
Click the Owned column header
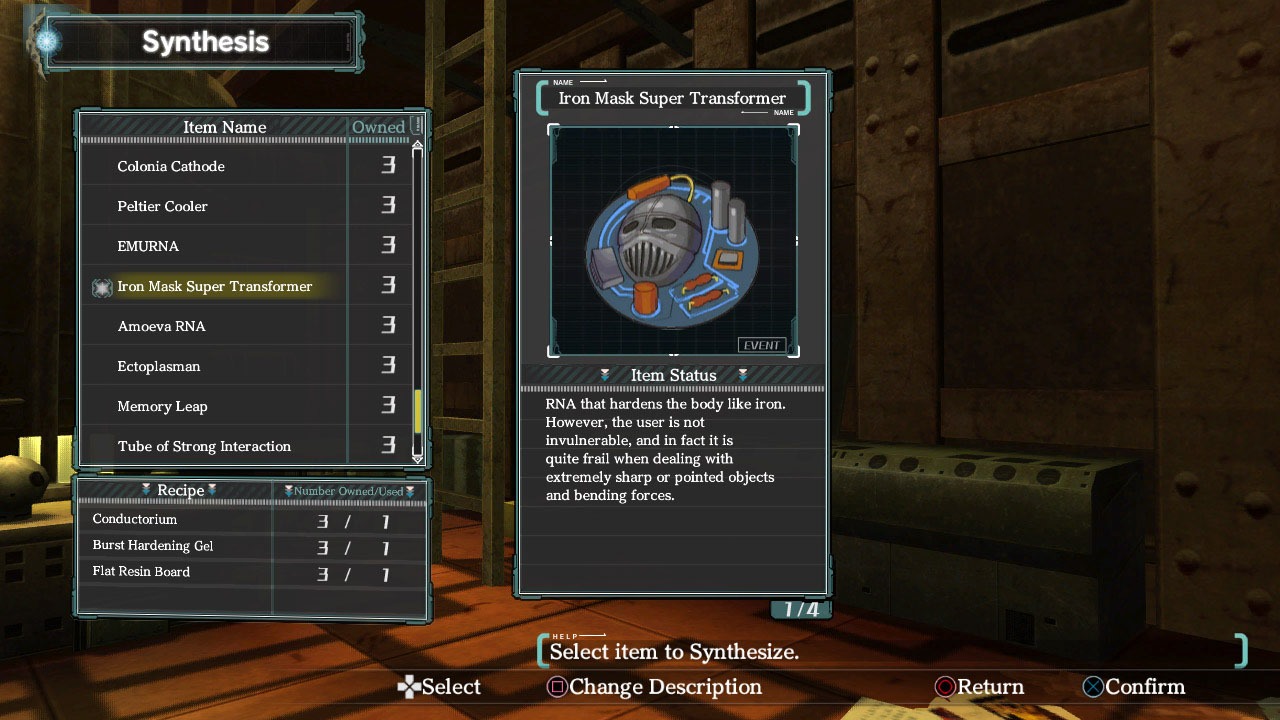[379, 127]
